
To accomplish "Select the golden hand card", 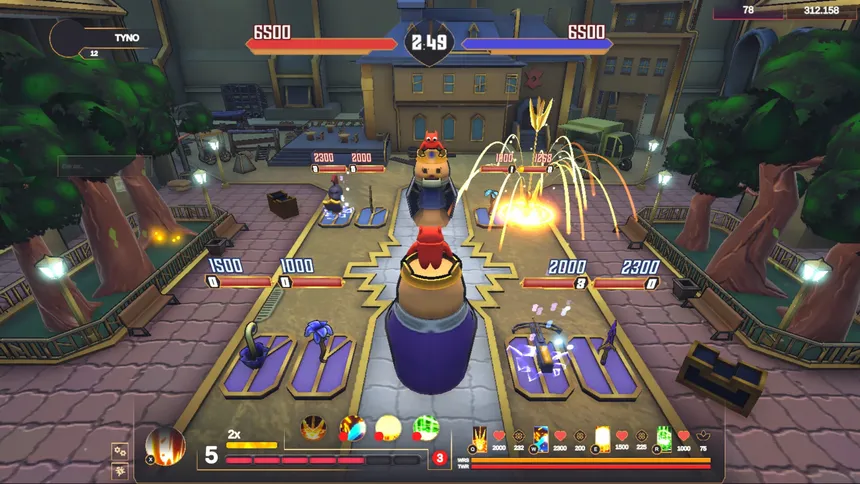I will click(480, 439).
